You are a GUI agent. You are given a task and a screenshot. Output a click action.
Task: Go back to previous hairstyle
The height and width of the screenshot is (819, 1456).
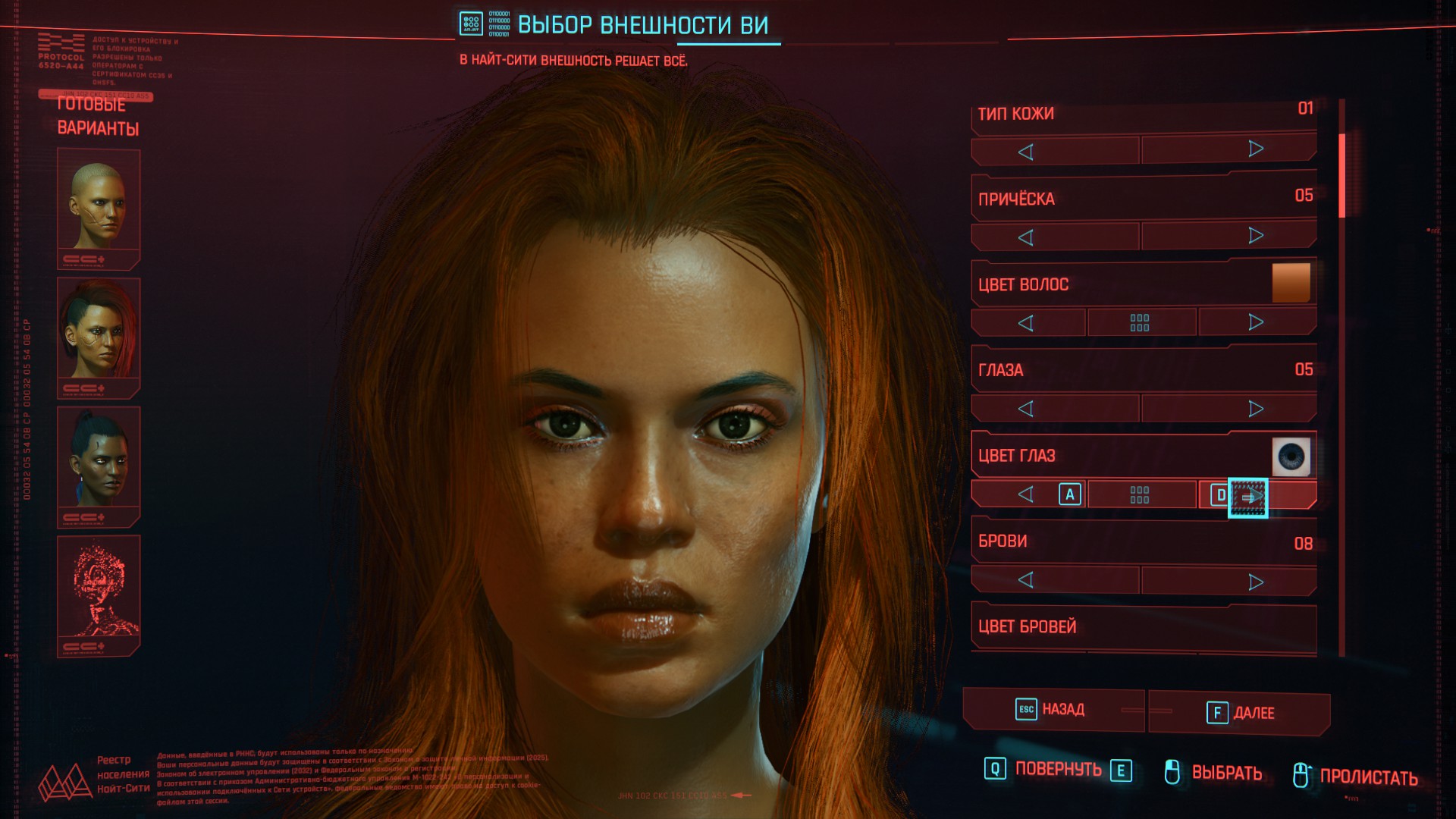(x=1026, y=238)
